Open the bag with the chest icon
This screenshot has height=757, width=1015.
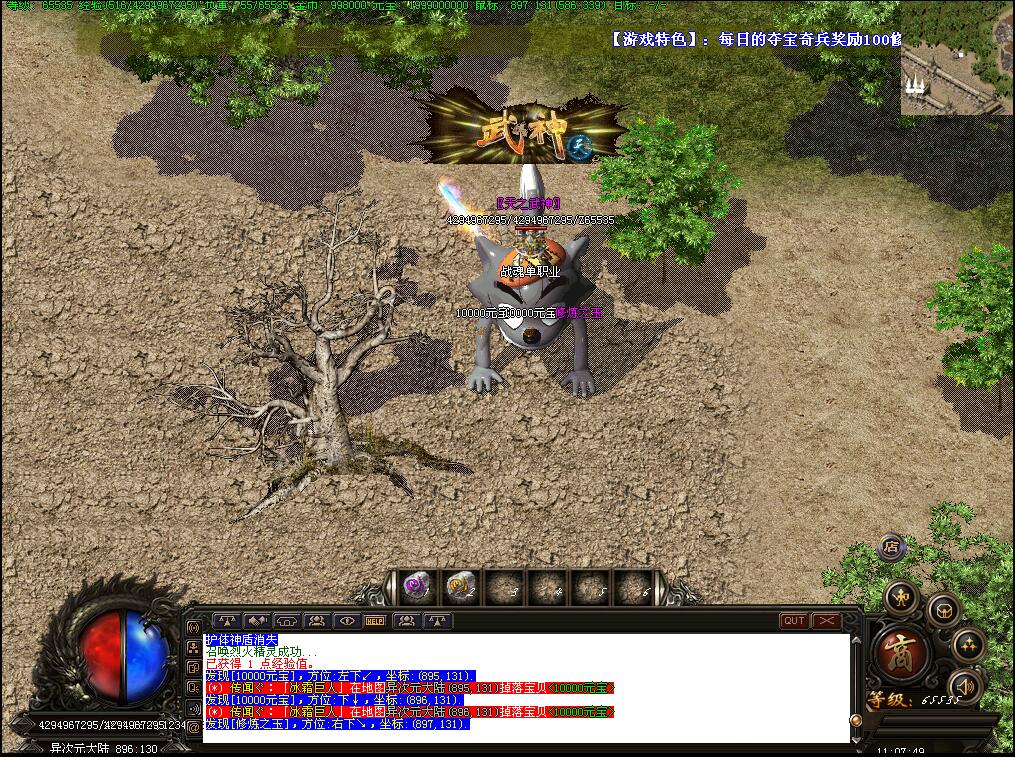coord(943,609)
